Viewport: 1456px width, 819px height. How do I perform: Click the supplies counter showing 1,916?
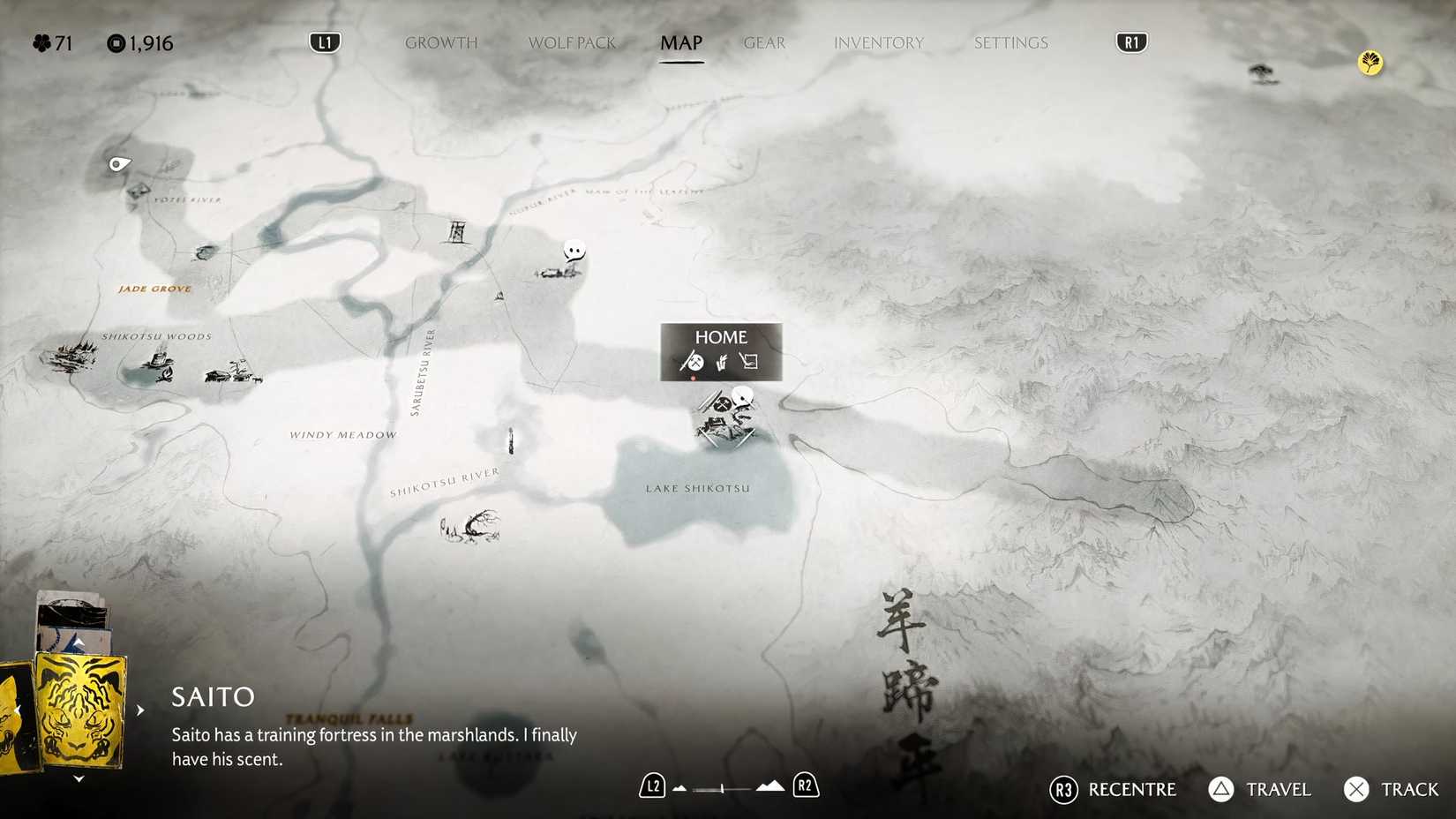(x=141, y=42)
